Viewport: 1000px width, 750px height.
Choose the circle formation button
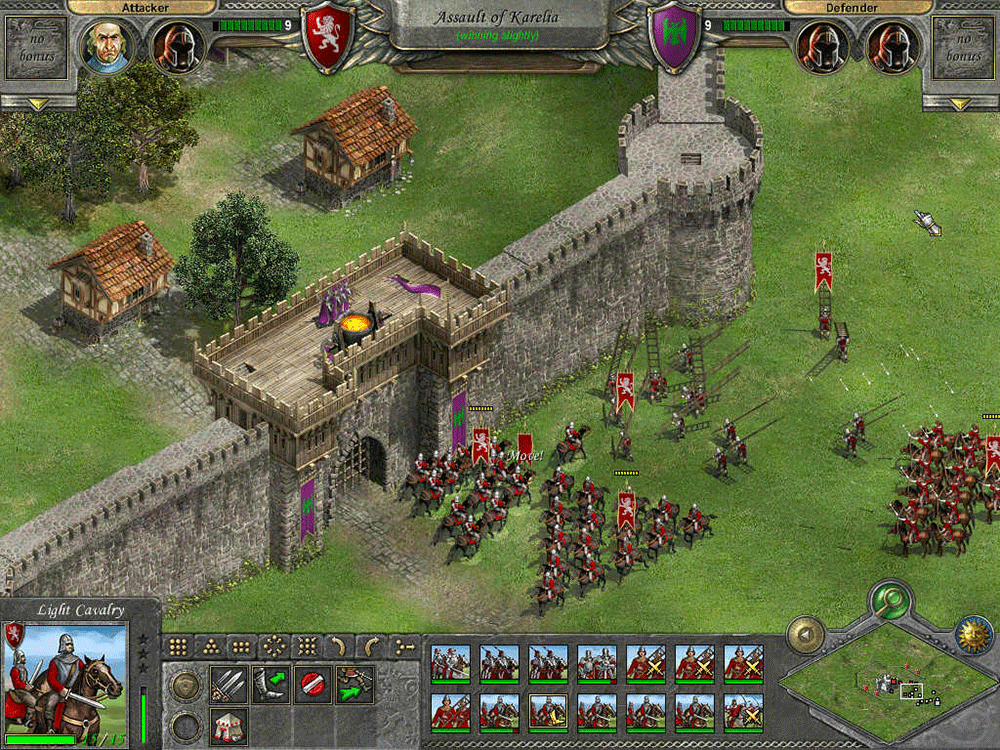pos(274,646)
